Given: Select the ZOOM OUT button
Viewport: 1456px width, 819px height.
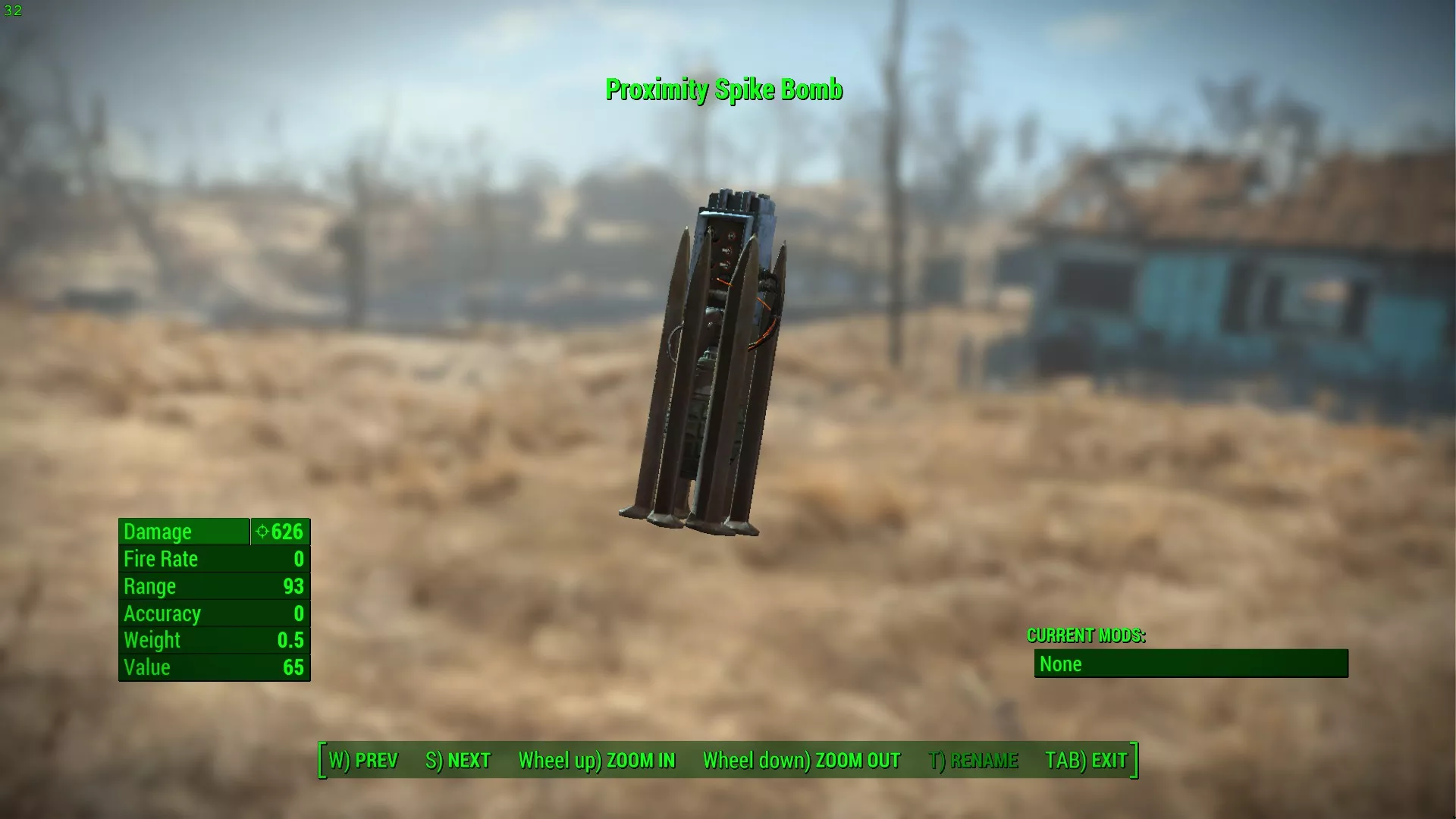Looking at the screenshot, I should coord(801,761).
